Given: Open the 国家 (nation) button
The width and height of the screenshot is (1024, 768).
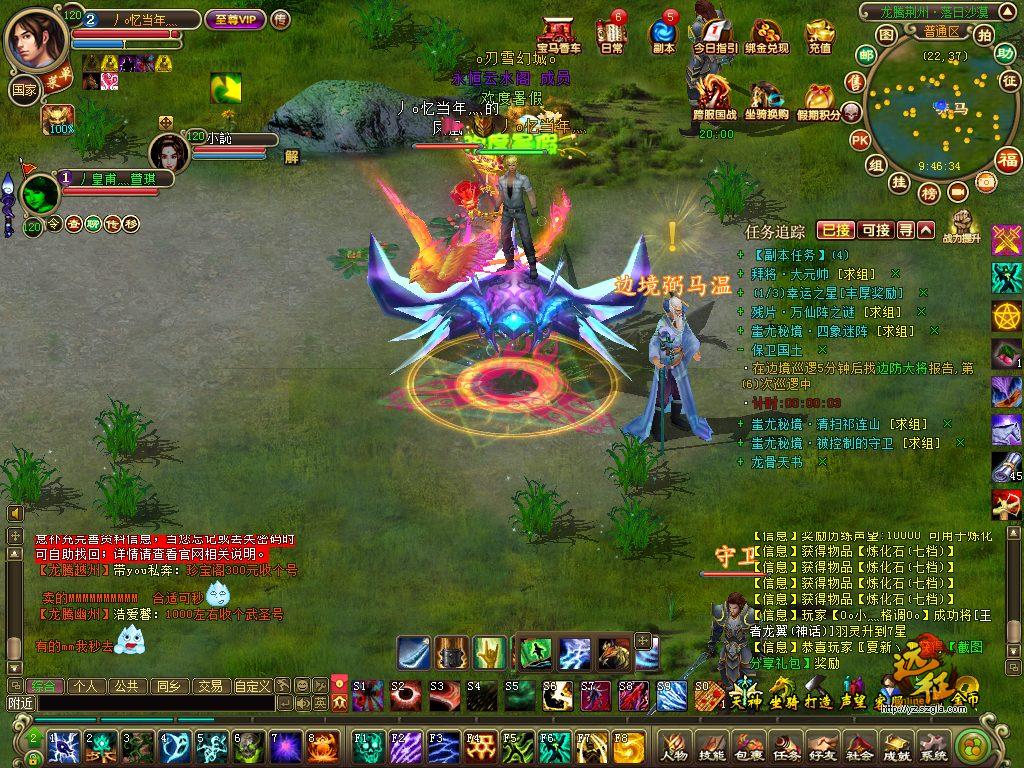Looking at the screenshot, I should coord(24,89).
